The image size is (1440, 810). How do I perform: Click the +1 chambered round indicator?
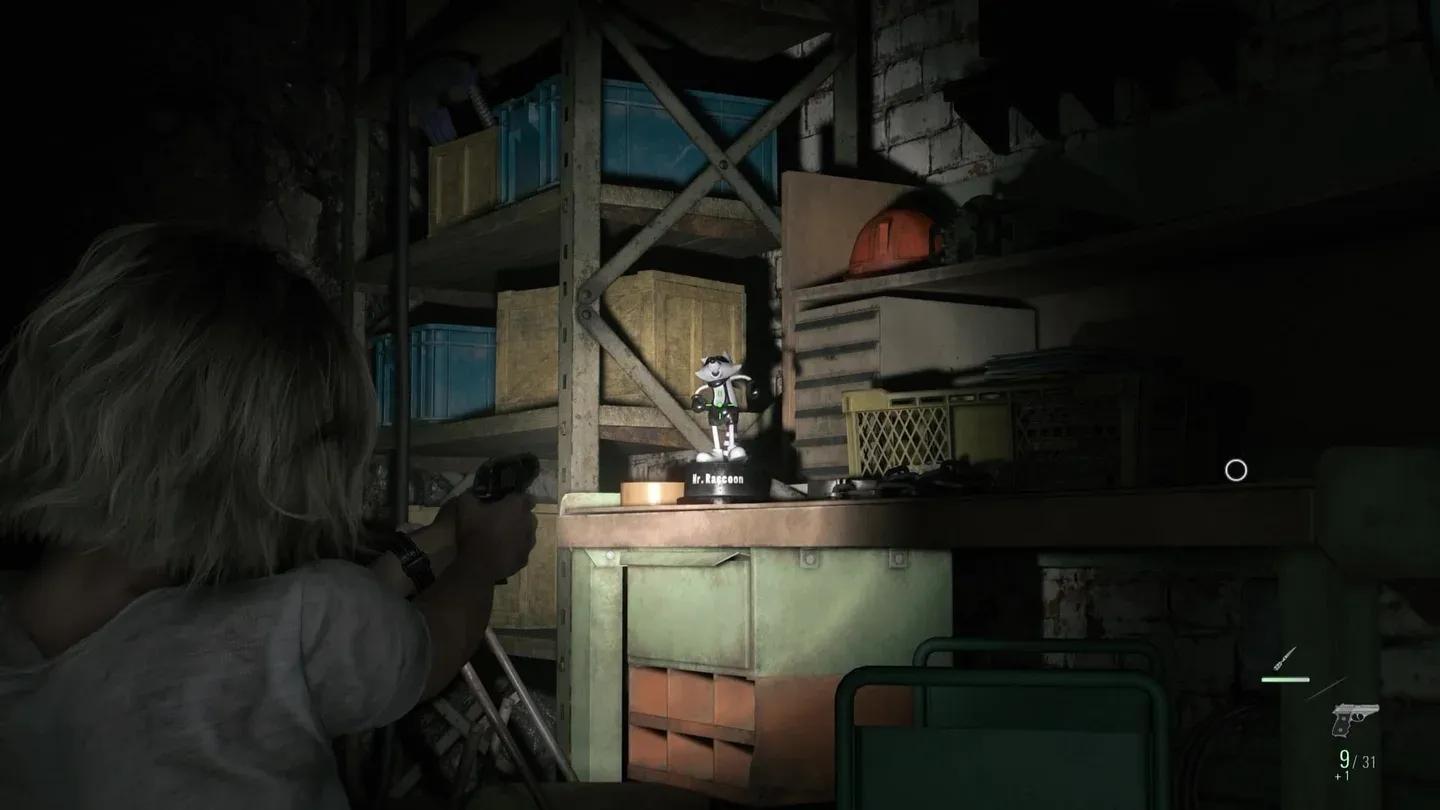pos(1342,775)
